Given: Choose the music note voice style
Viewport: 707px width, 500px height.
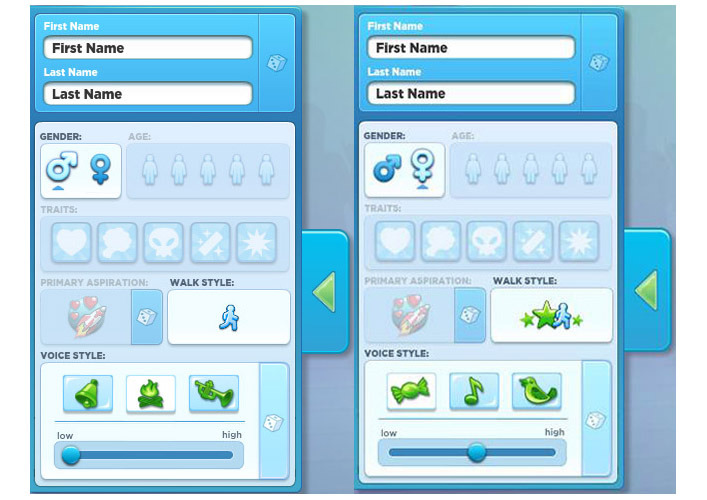Looking at the screenshot, I should pos(474,391).
